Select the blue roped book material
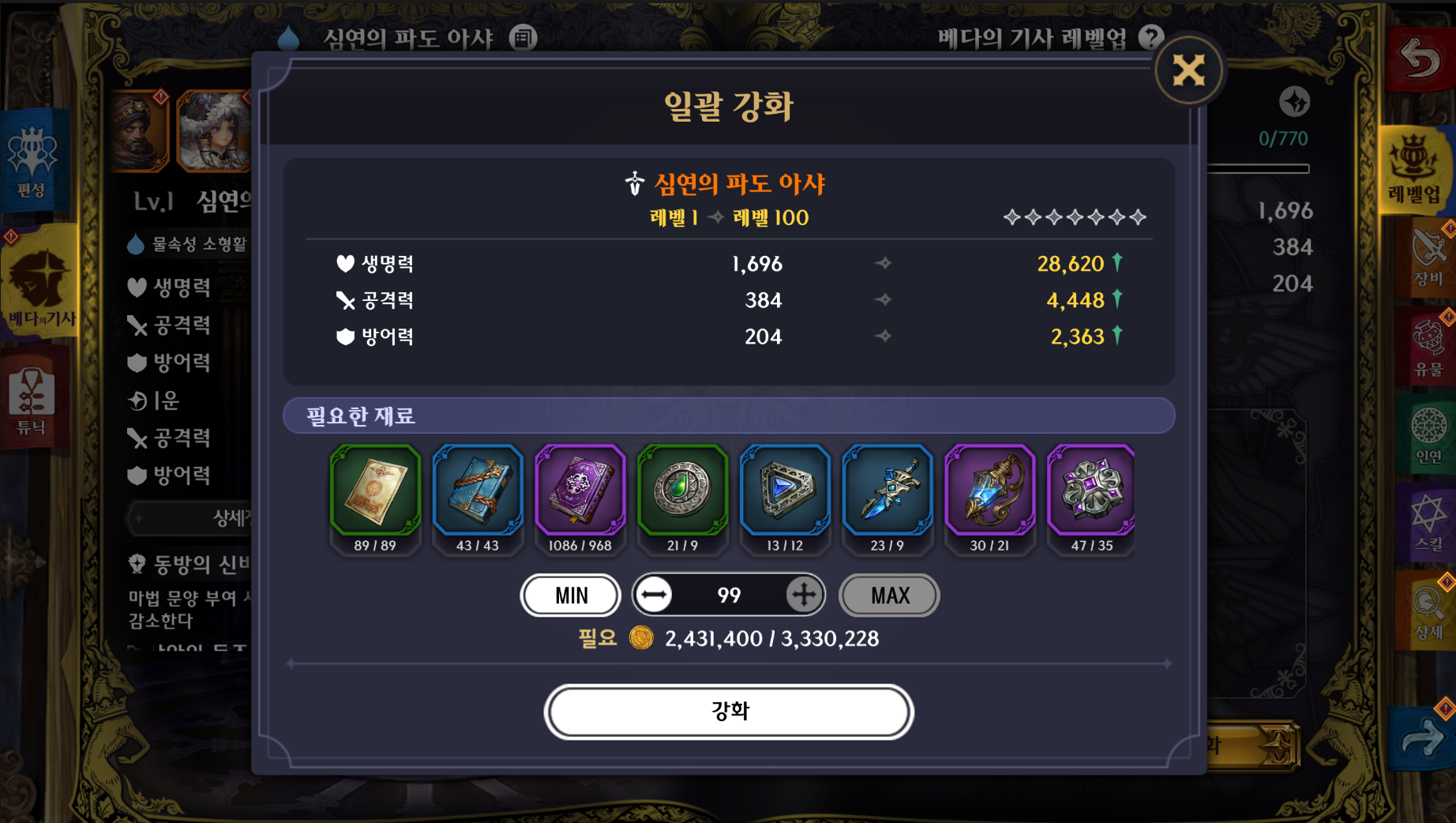This screenshot has height=823, width=1456. pos(478,491)
